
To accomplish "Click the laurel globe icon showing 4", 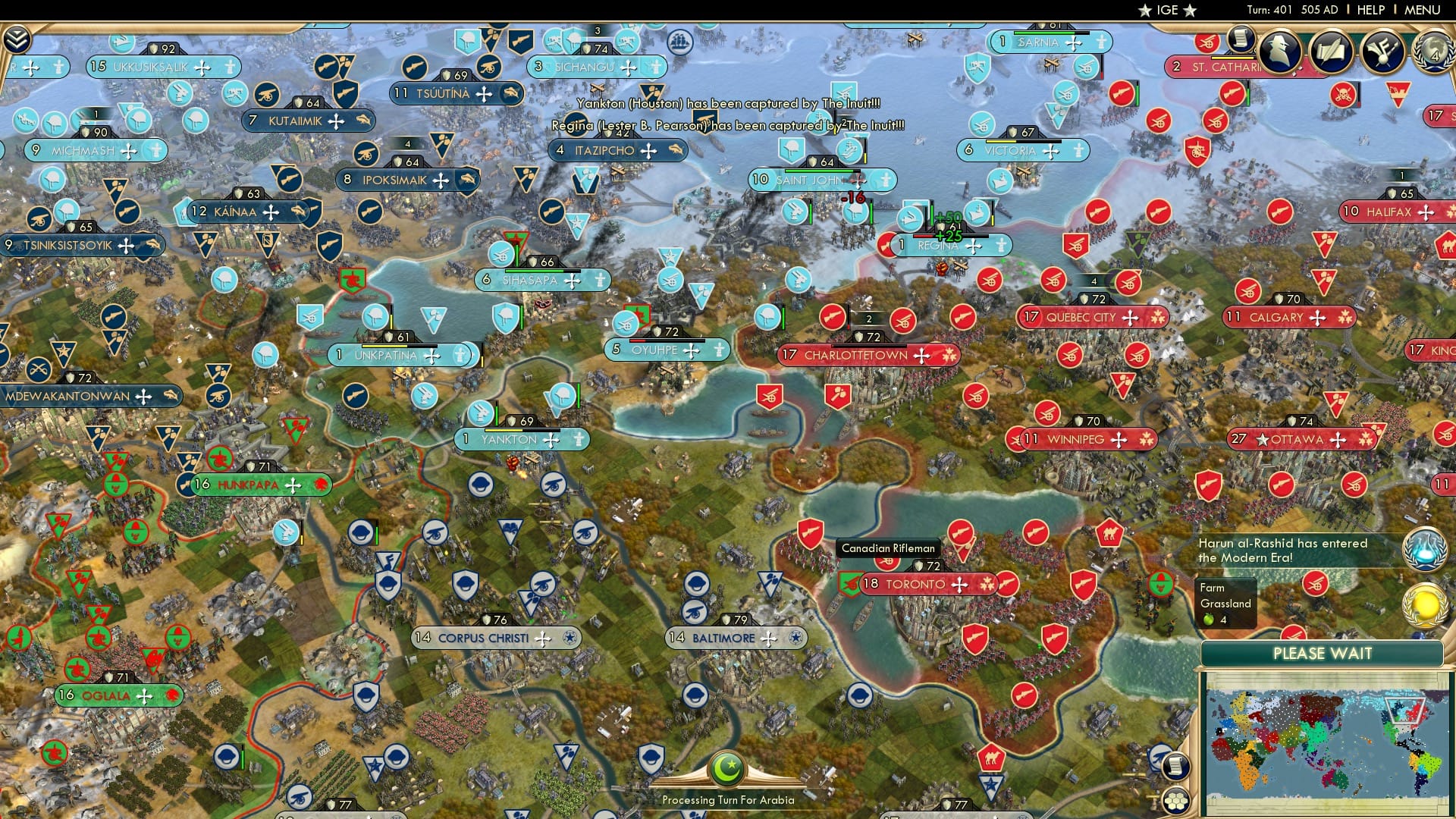I will click(1436, 53).
